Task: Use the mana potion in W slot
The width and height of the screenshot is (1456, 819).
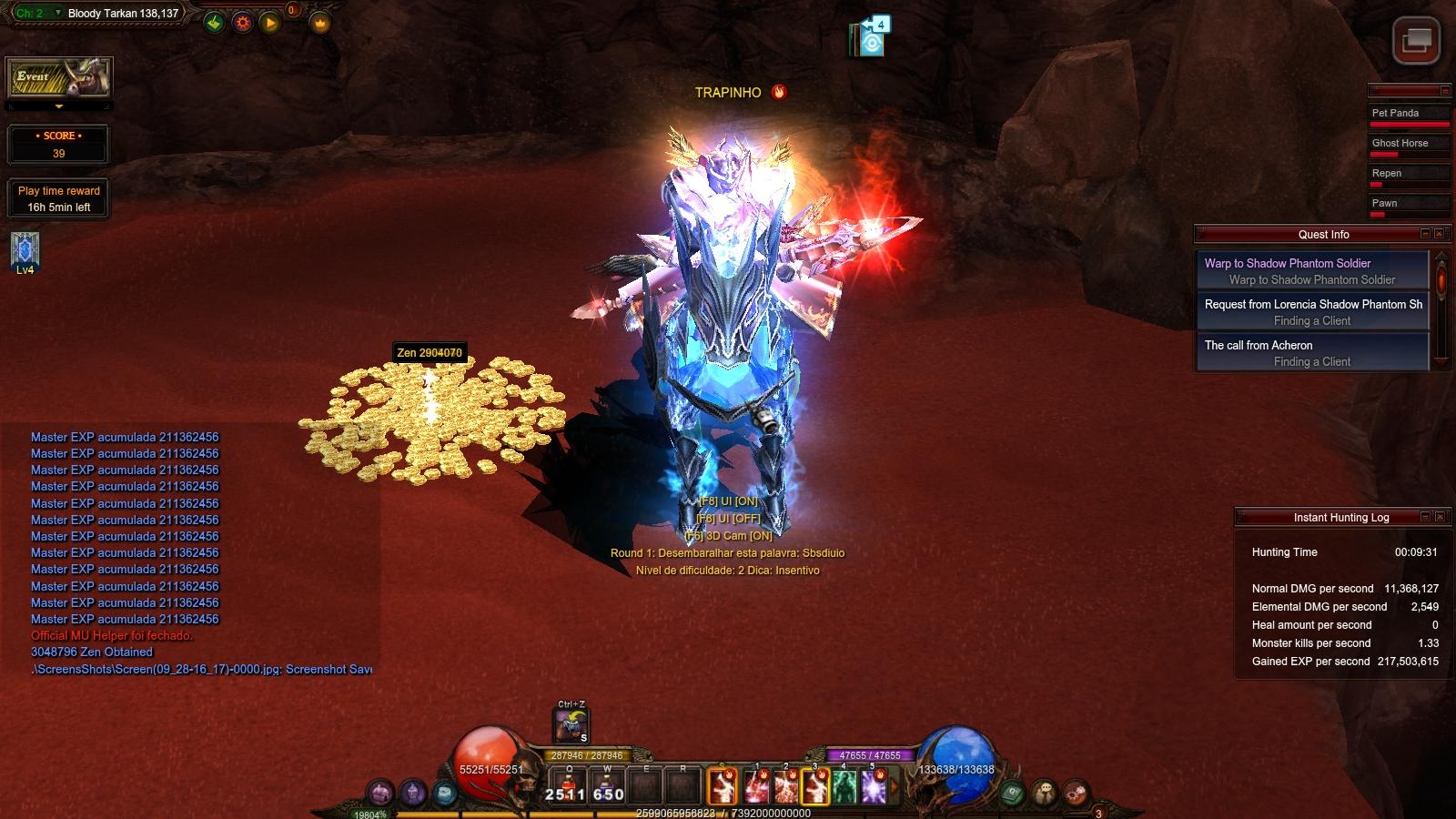Action: 607,785
